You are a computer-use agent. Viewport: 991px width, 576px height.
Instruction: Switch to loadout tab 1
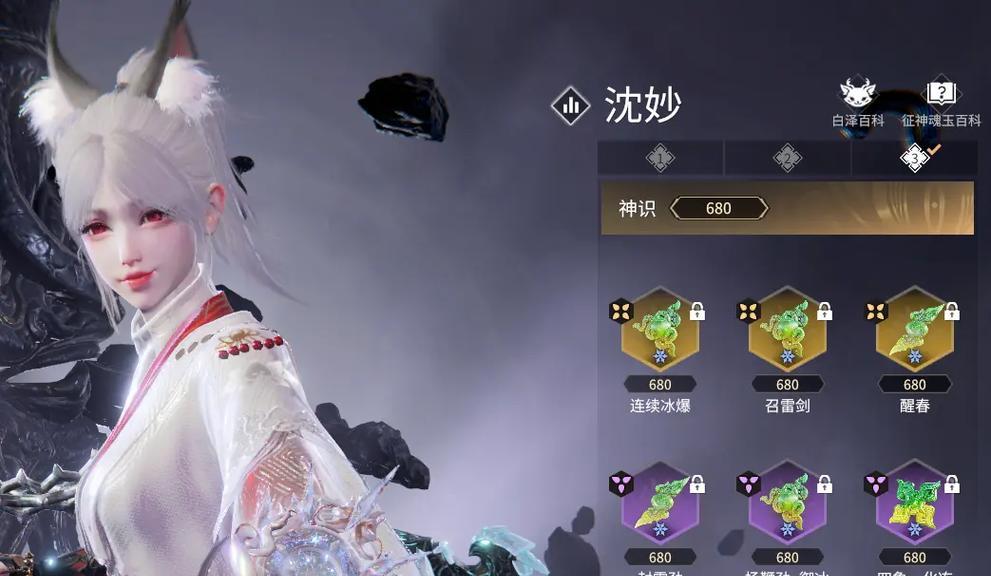660,158
